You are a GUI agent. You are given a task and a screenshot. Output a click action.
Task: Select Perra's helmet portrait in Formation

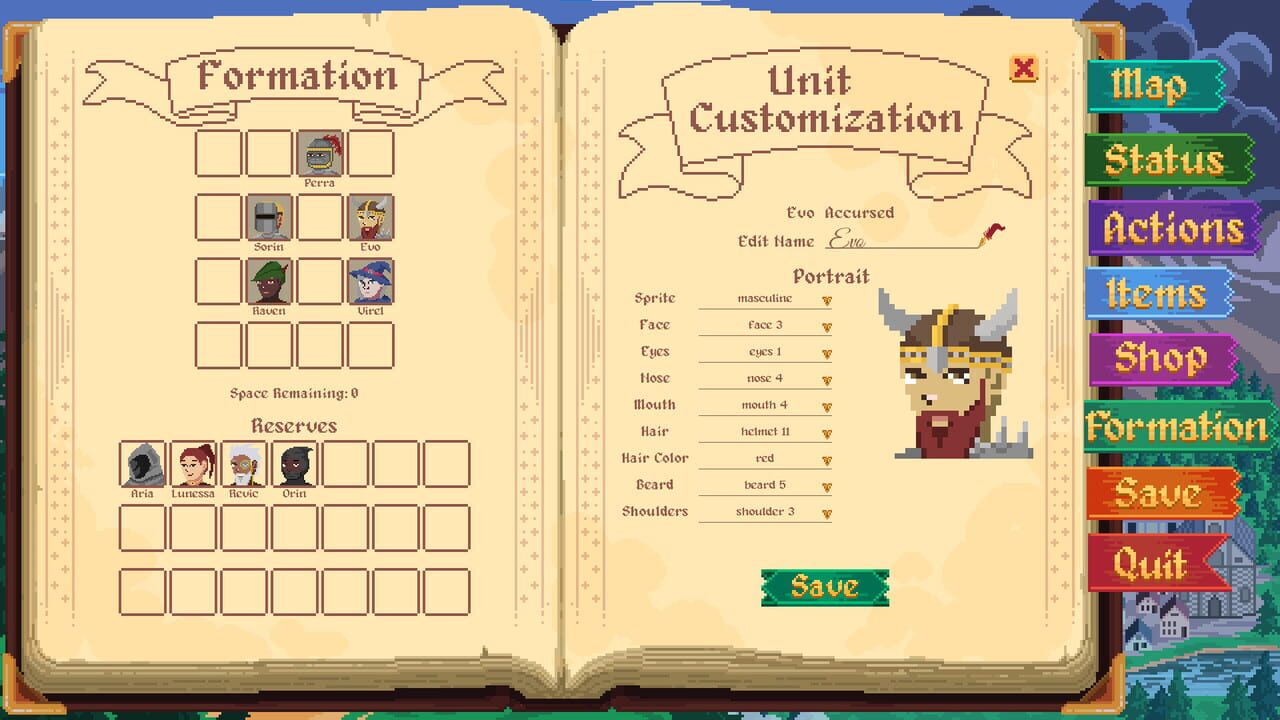pos(319,153)
